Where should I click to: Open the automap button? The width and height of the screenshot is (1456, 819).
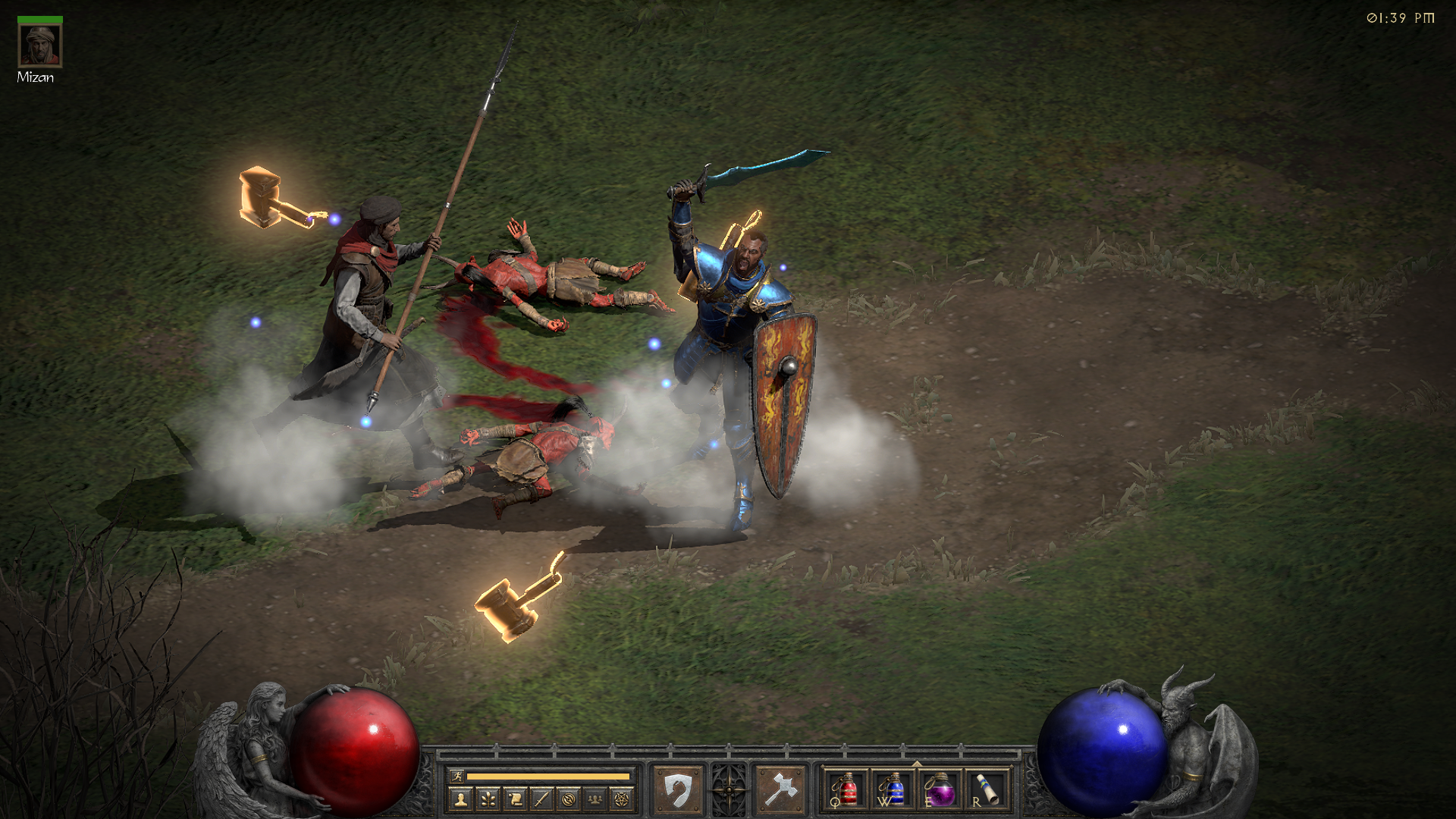click(x=569, y=799)
